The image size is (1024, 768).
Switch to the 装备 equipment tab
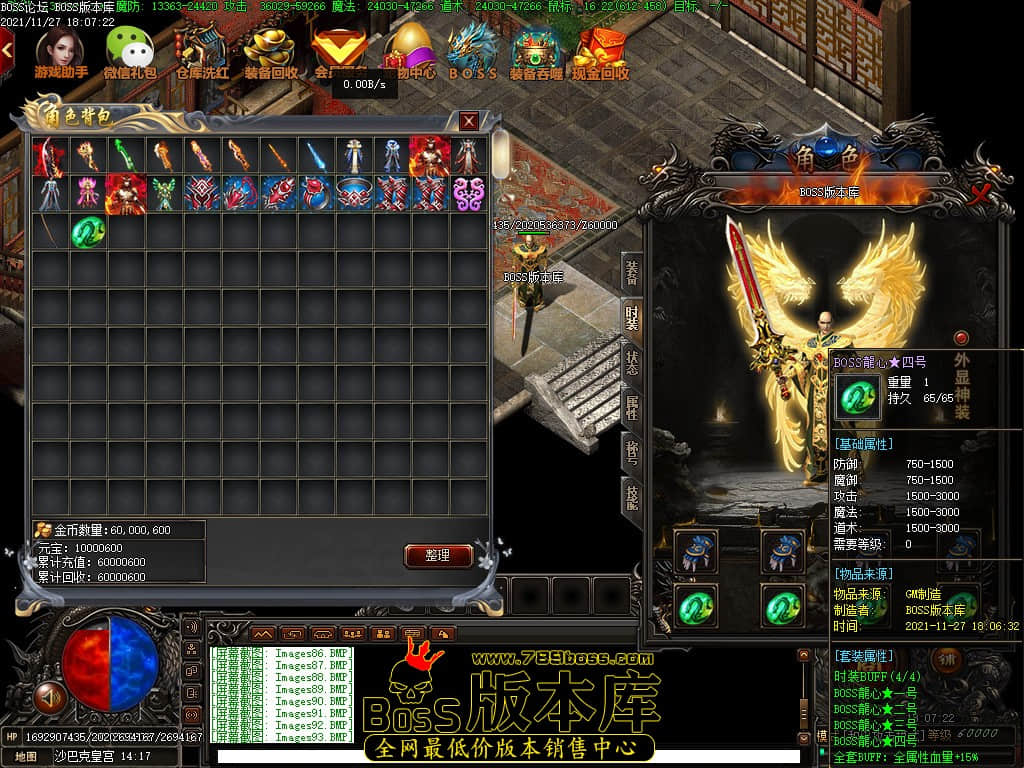click(632, 272)
